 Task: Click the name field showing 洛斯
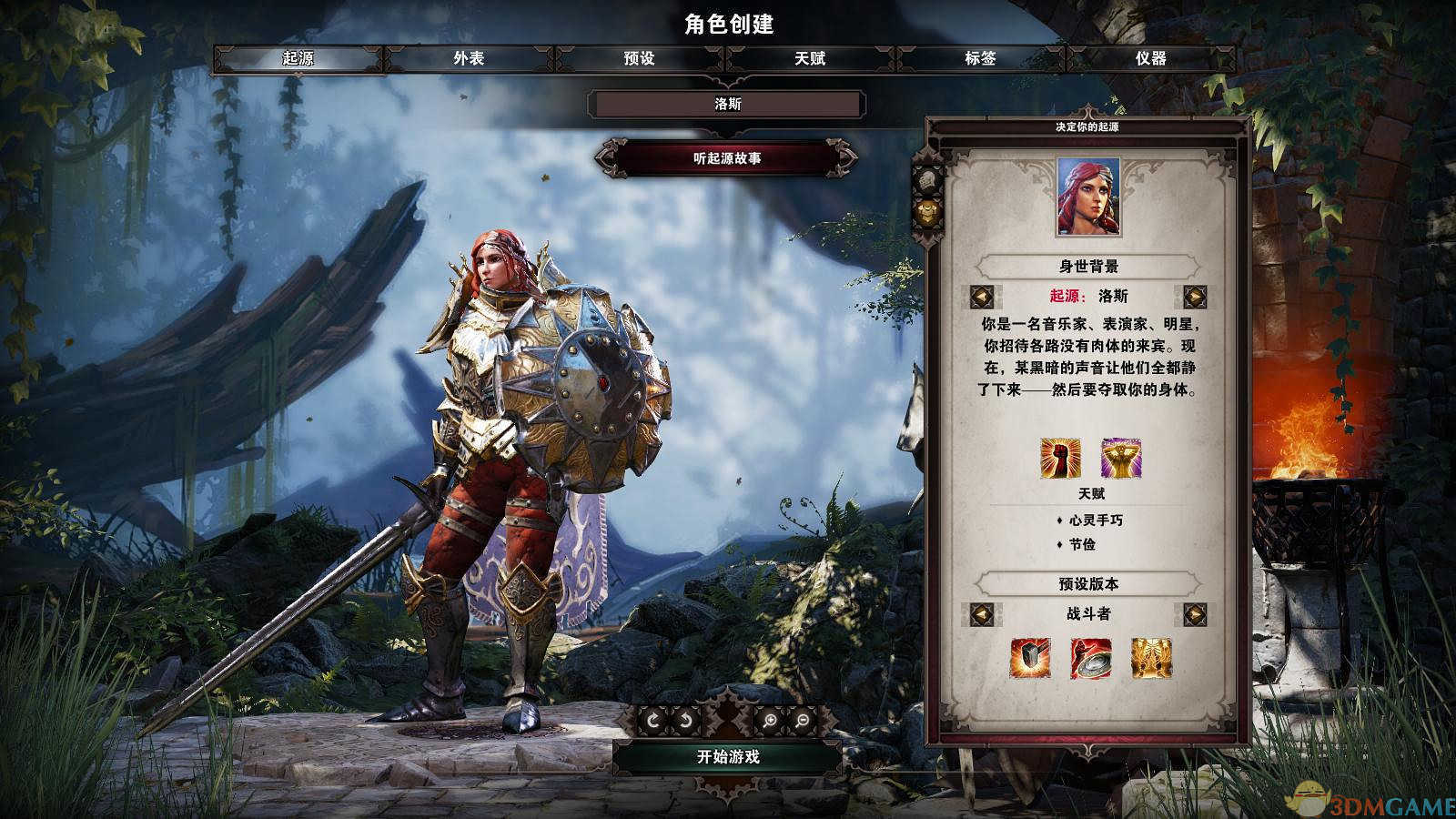(728, 104)
